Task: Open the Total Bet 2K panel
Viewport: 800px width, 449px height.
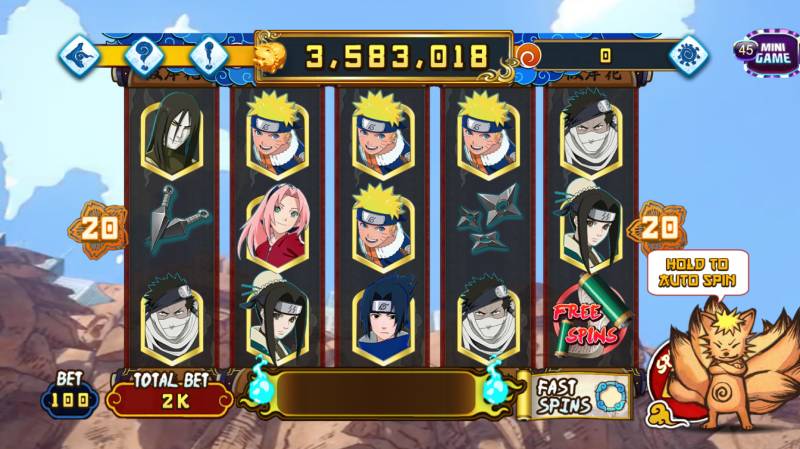Action: pyautogui.click(x=168, y=397)
